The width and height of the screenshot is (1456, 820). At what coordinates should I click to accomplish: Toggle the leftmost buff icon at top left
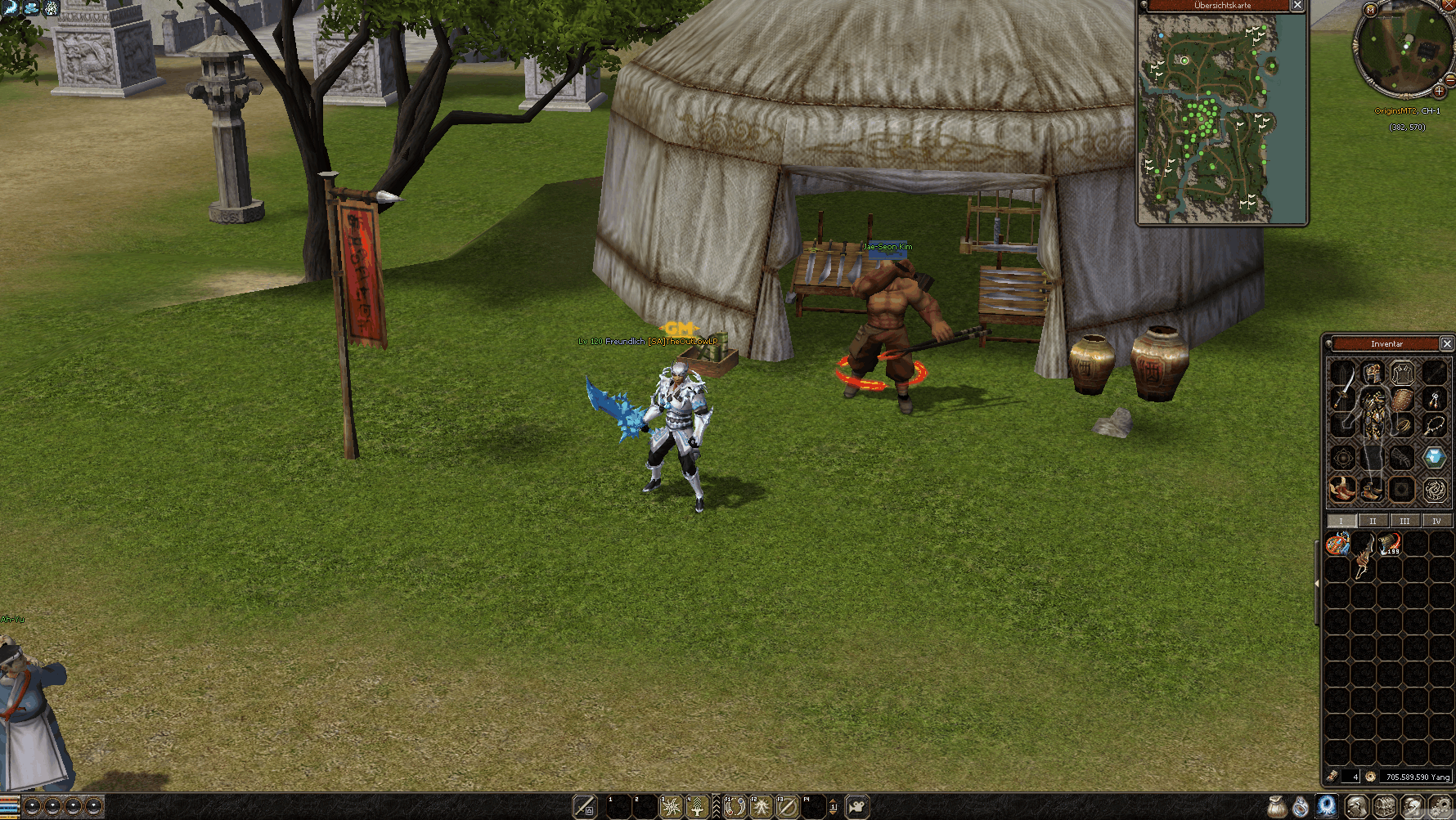10,7
